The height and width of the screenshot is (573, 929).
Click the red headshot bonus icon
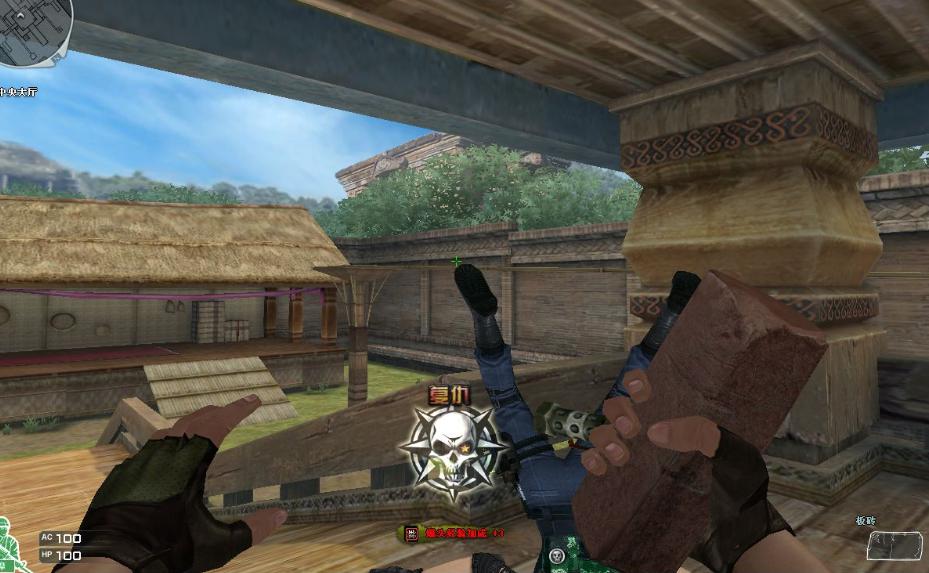click(x=411, y=534)
